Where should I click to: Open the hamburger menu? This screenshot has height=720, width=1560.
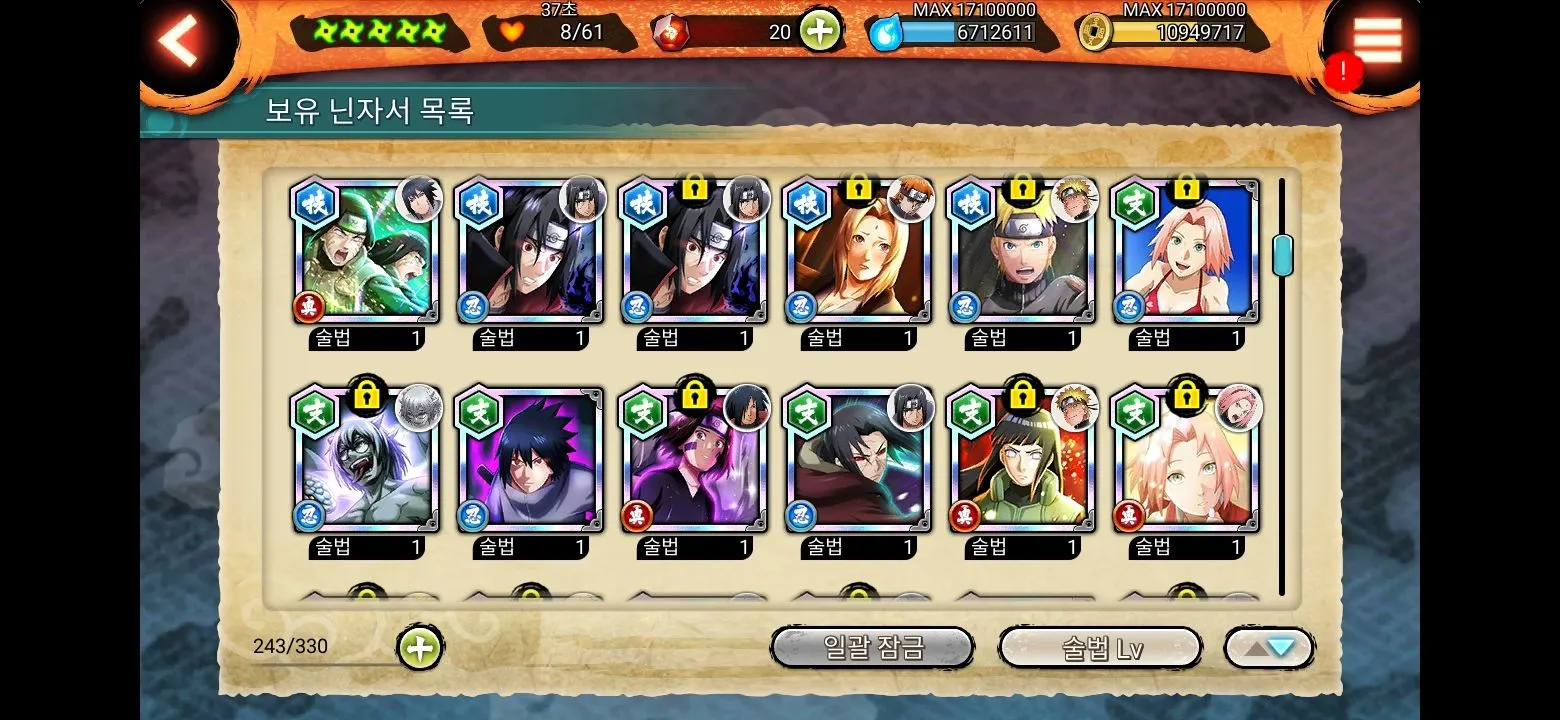click(x=1376, y=40)
